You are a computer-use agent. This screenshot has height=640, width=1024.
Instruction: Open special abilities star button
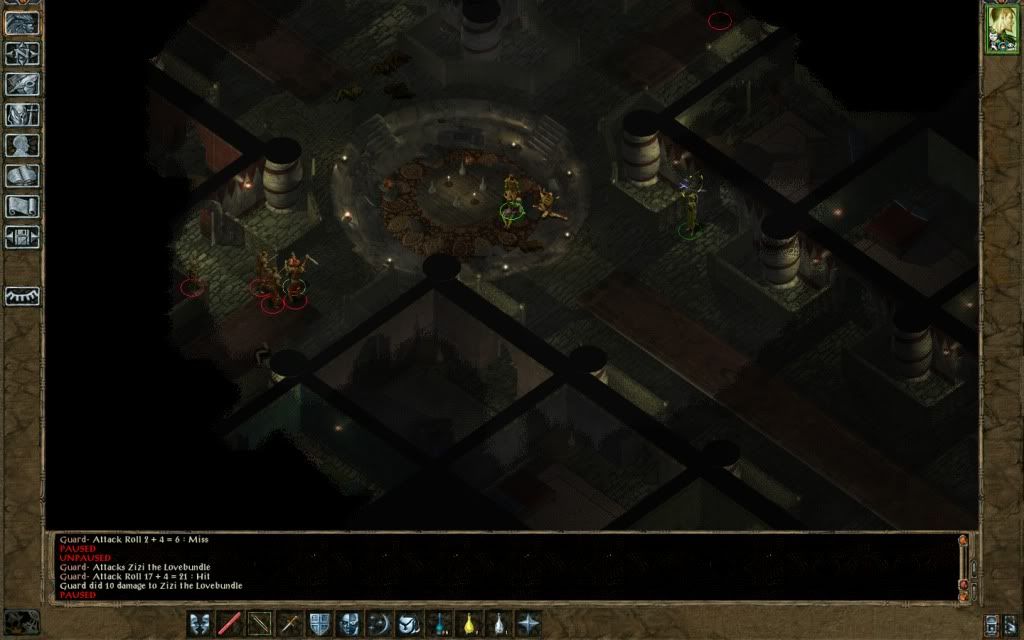tap(529, 623)
